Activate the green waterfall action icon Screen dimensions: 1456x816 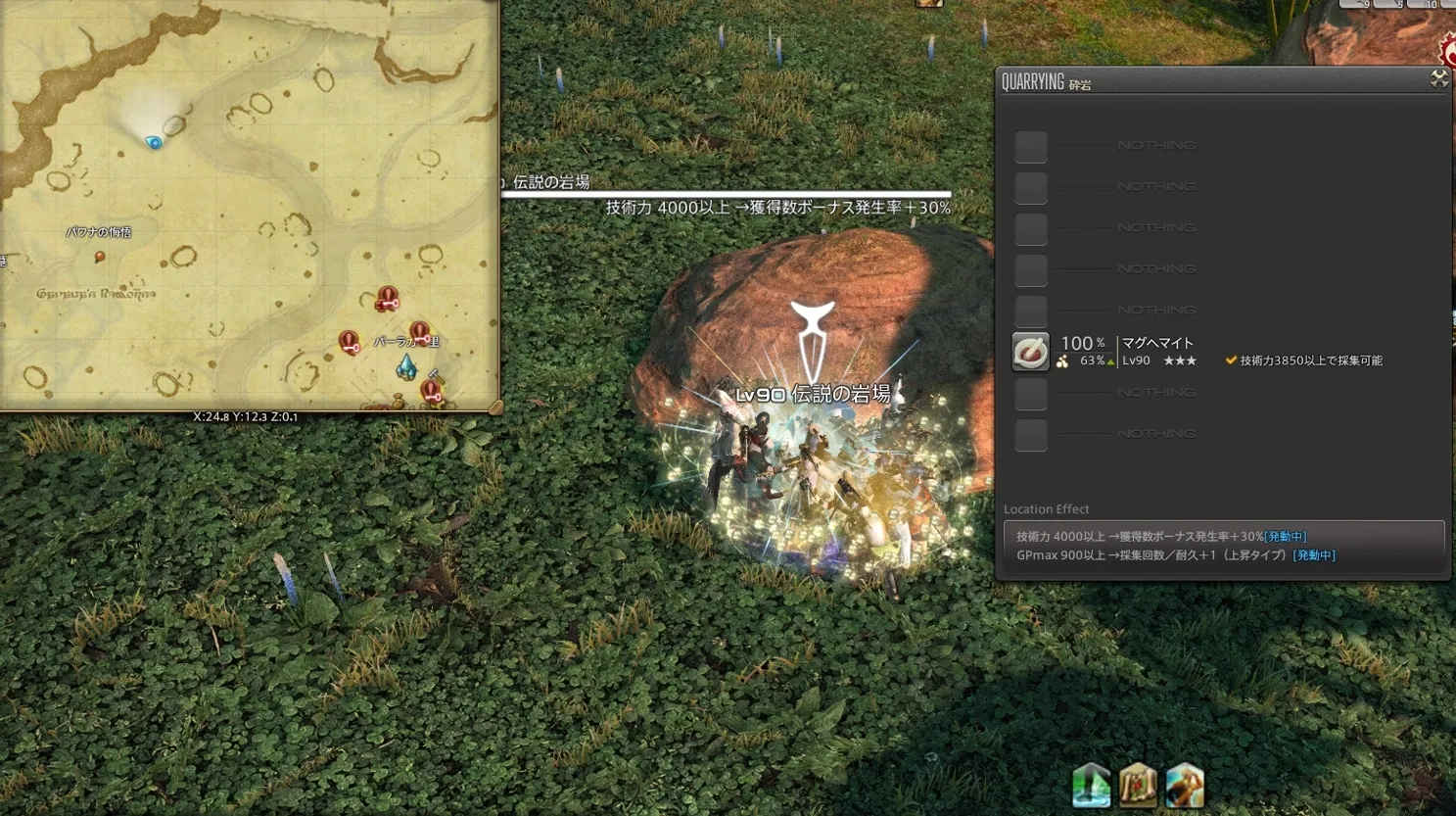(x=1091, y=786)
